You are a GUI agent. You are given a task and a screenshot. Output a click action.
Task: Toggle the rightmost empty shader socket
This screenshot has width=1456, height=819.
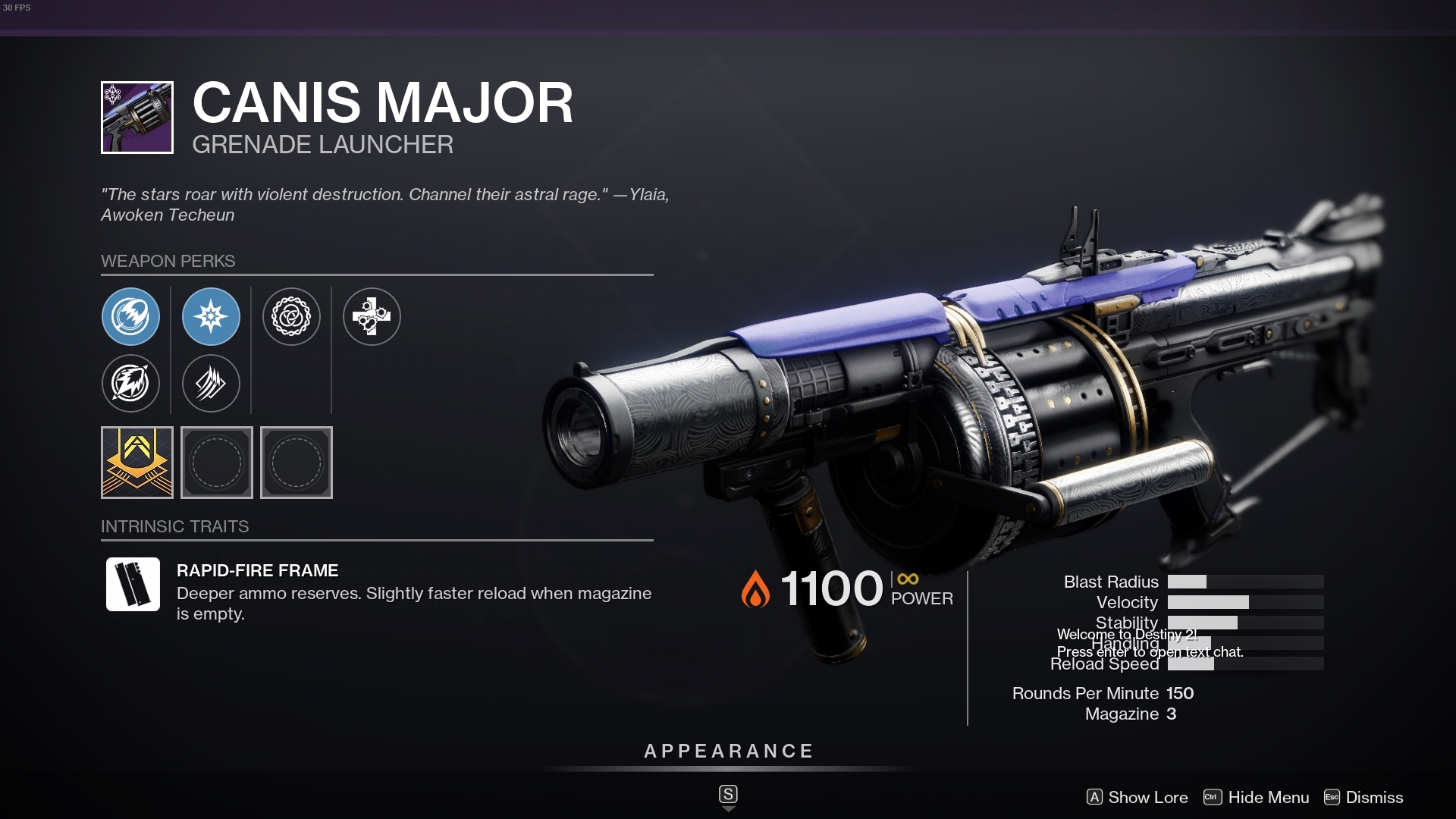tap(297, 463)
